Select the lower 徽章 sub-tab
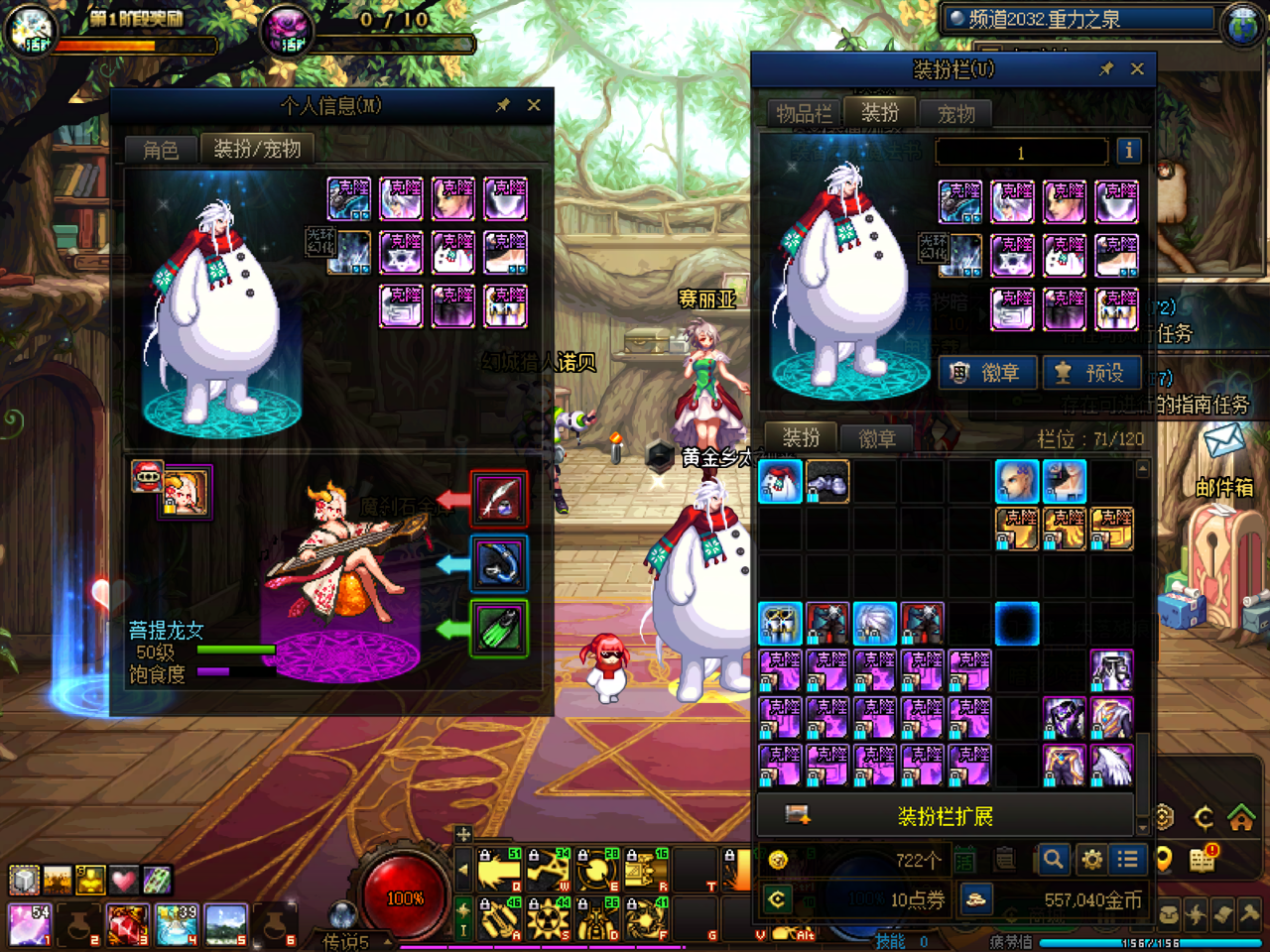This screenshot has height=952, width=1270. tap(876, 438)
